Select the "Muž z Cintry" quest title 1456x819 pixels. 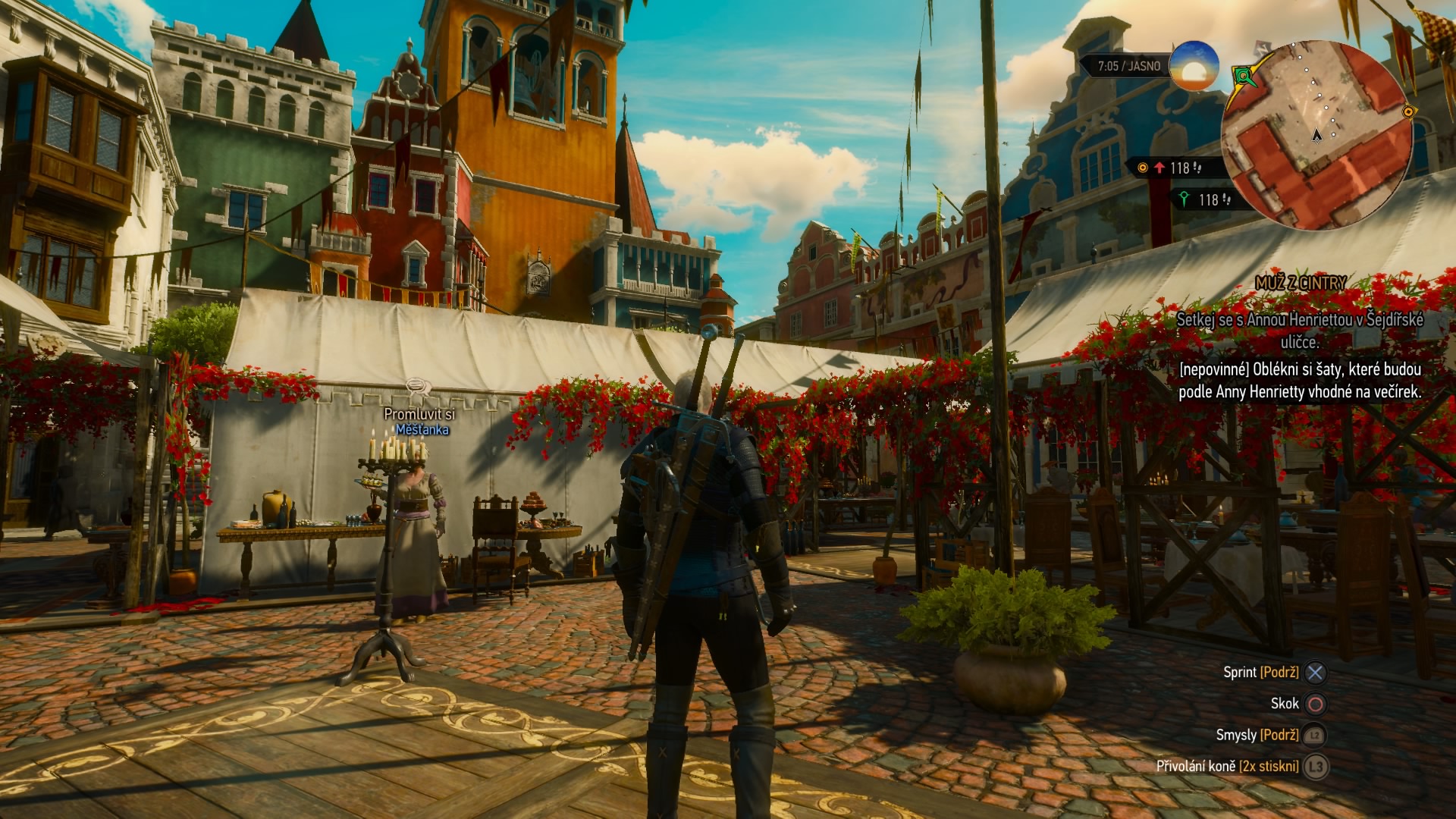click(x=1300, y=283)
